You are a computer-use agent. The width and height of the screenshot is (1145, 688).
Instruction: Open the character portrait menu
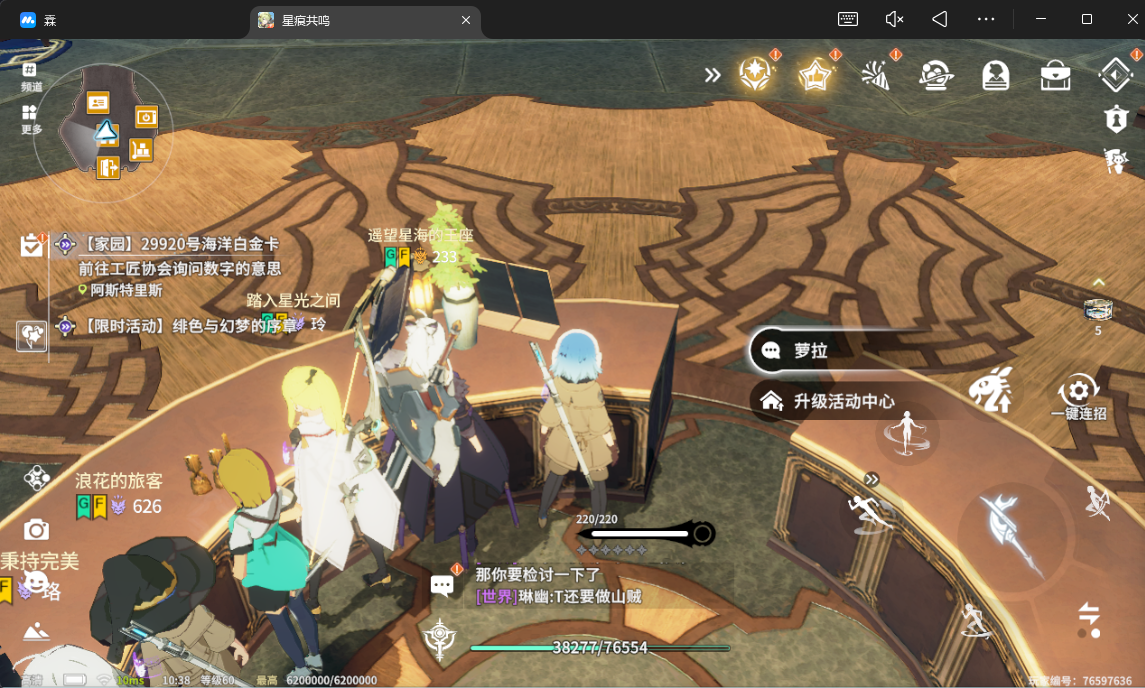pyautogui.click(x=996, y=75)
